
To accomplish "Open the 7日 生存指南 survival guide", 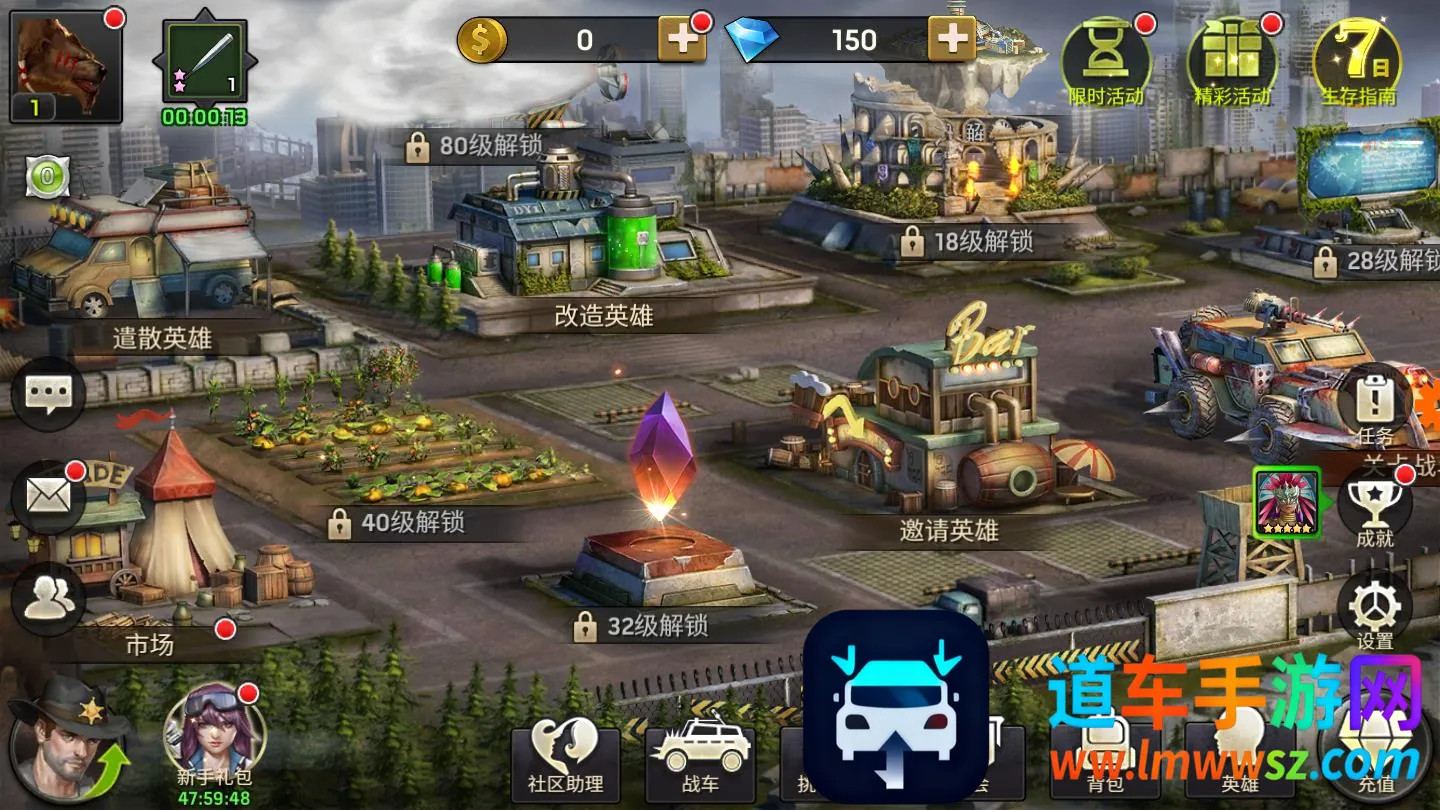I will (1357, 62).
